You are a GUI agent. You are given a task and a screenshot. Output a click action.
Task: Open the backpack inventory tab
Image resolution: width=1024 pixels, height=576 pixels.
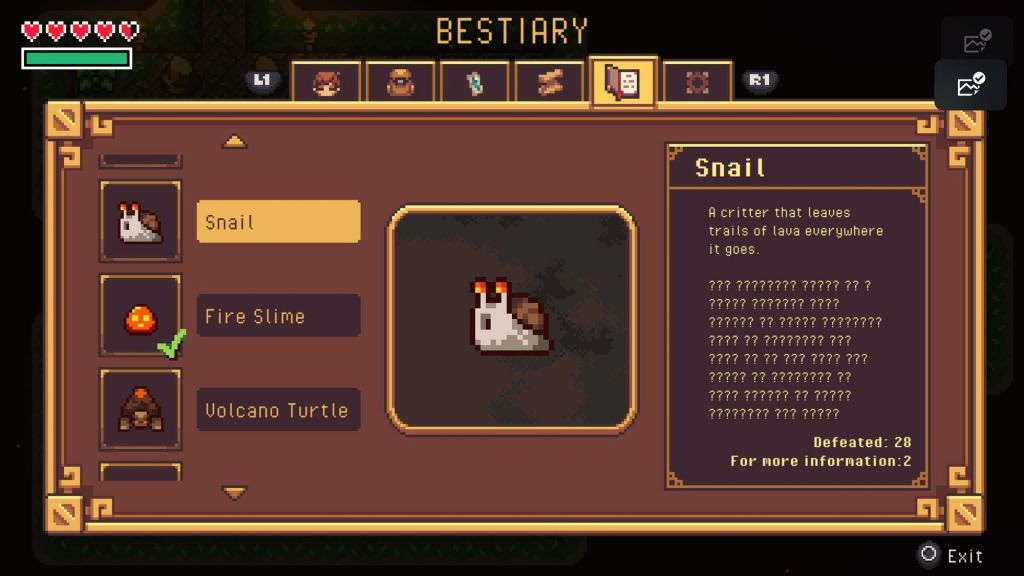tap(400, 83)
